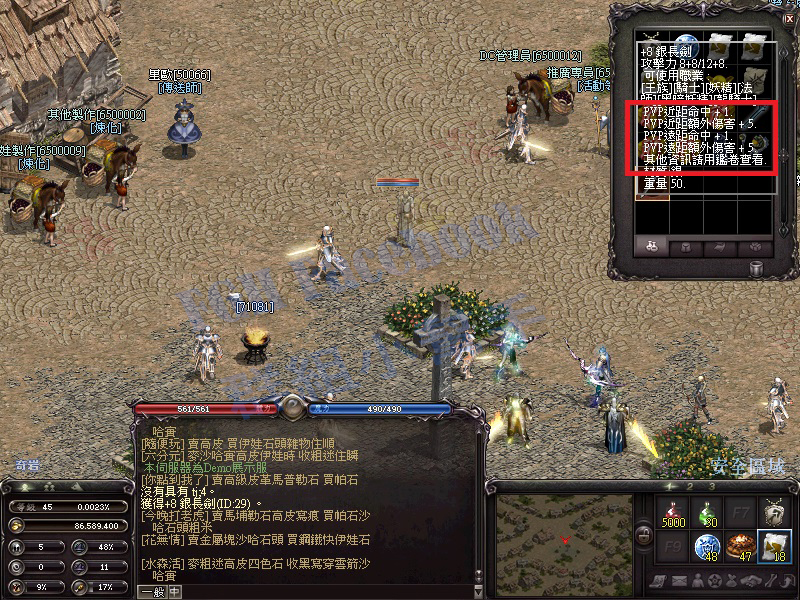Click the inventory trash can
800x600 pixels.
757,268
